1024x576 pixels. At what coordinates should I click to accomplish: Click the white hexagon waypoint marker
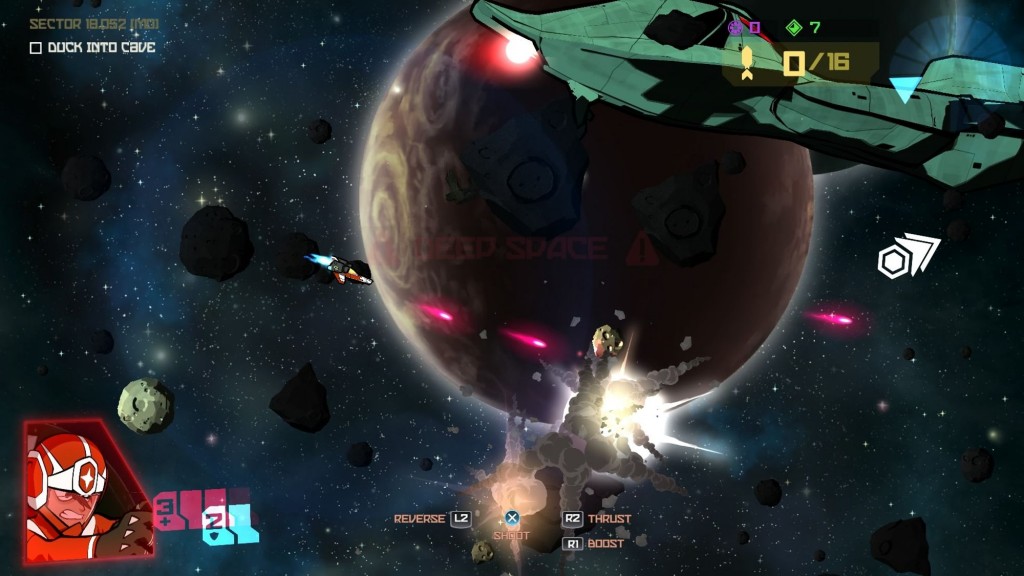[894, 262]
